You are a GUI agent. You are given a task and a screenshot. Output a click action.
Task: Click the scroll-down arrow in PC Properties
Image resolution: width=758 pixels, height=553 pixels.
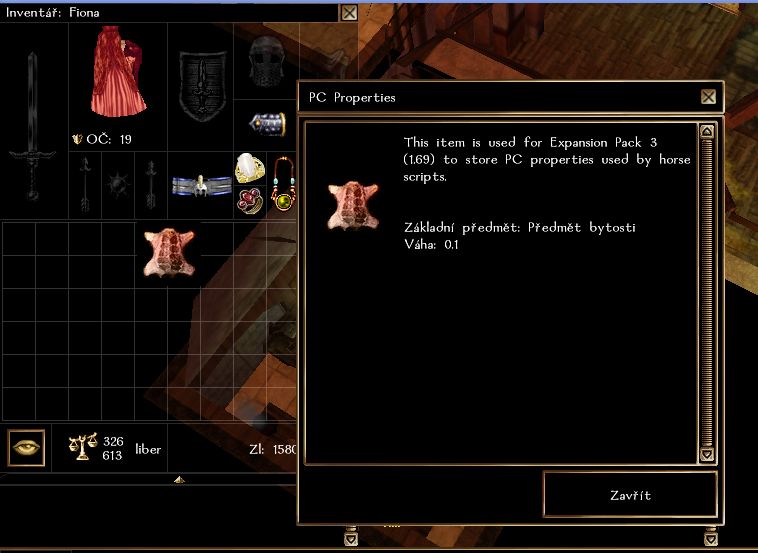point(707,455)
